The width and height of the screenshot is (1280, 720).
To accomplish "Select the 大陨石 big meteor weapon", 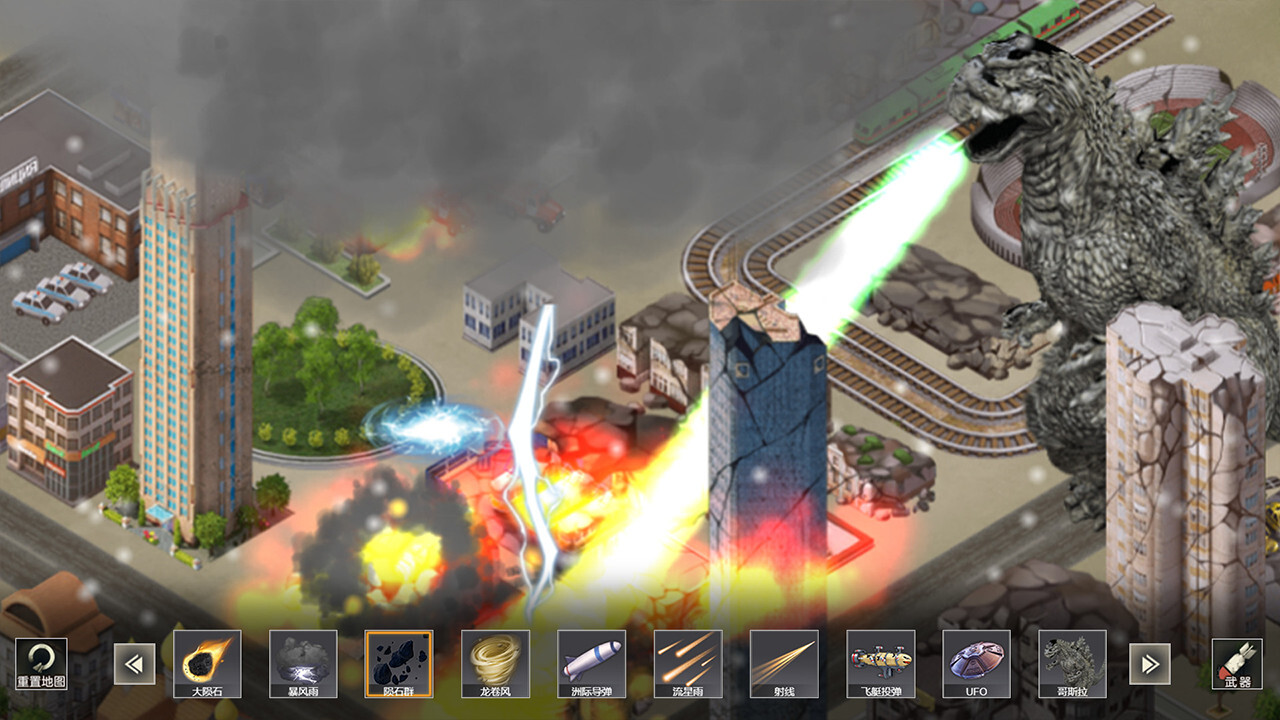I will tap(207, 663).
